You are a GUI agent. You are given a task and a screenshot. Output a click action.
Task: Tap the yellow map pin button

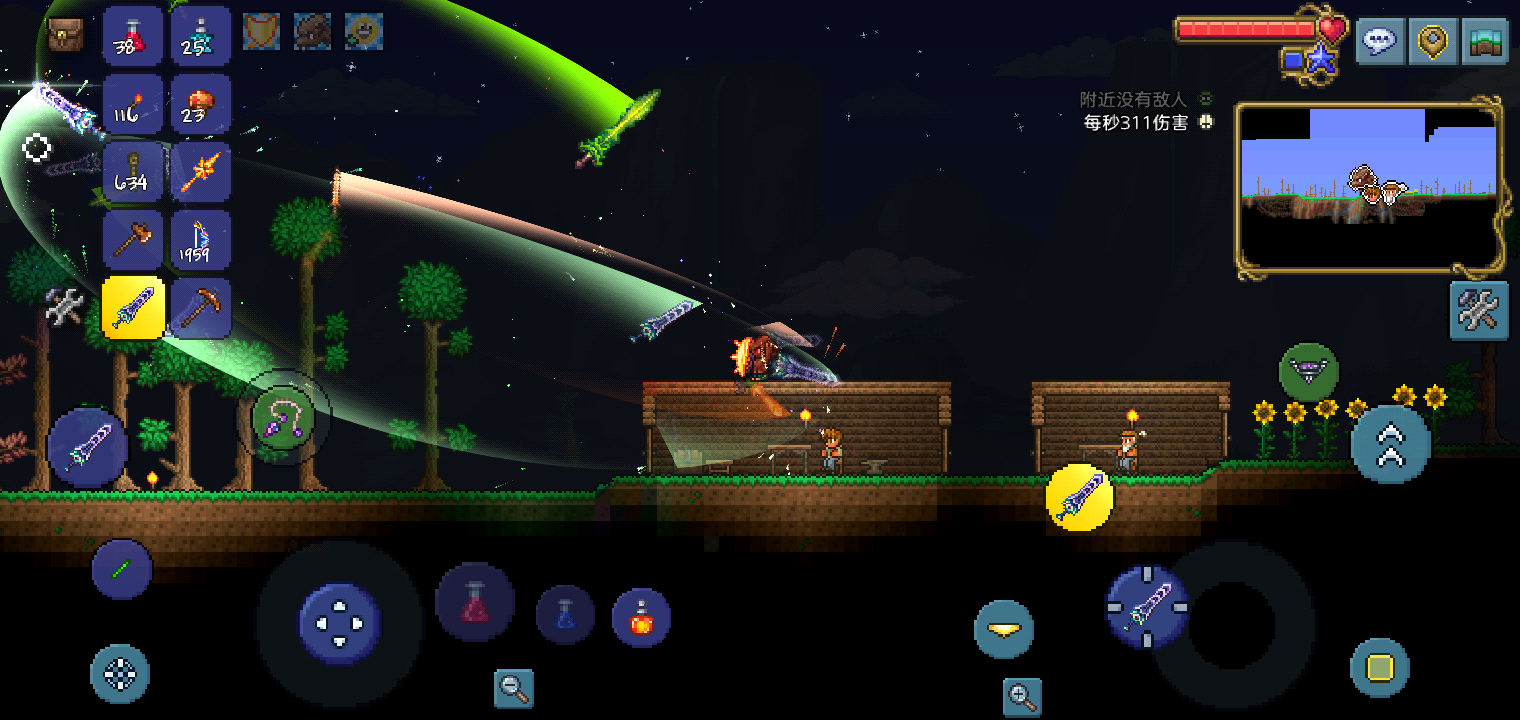pyautogui.click(x=1432, y=42)
